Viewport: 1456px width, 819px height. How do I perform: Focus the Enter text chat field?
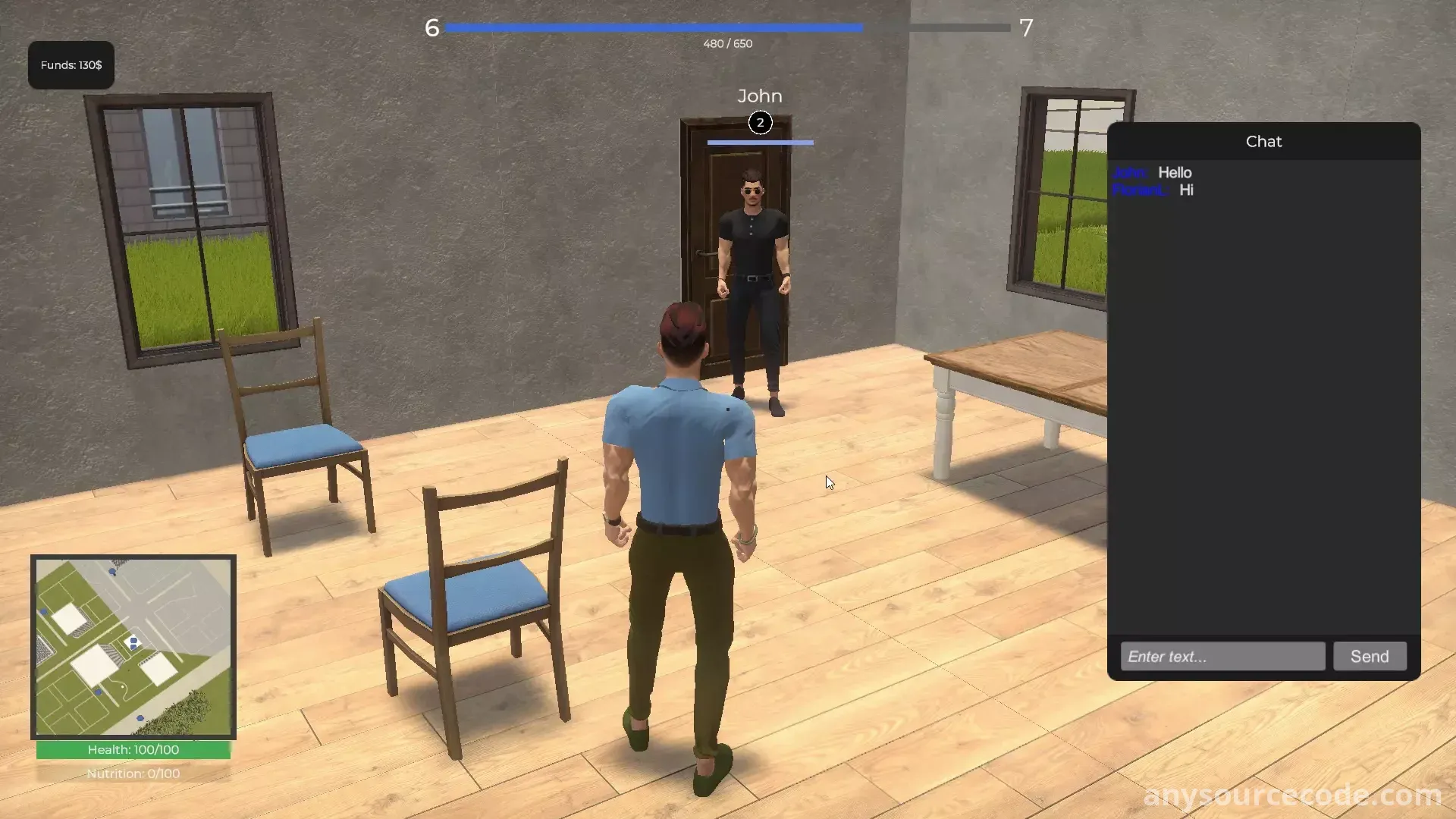coord(1222,656)
